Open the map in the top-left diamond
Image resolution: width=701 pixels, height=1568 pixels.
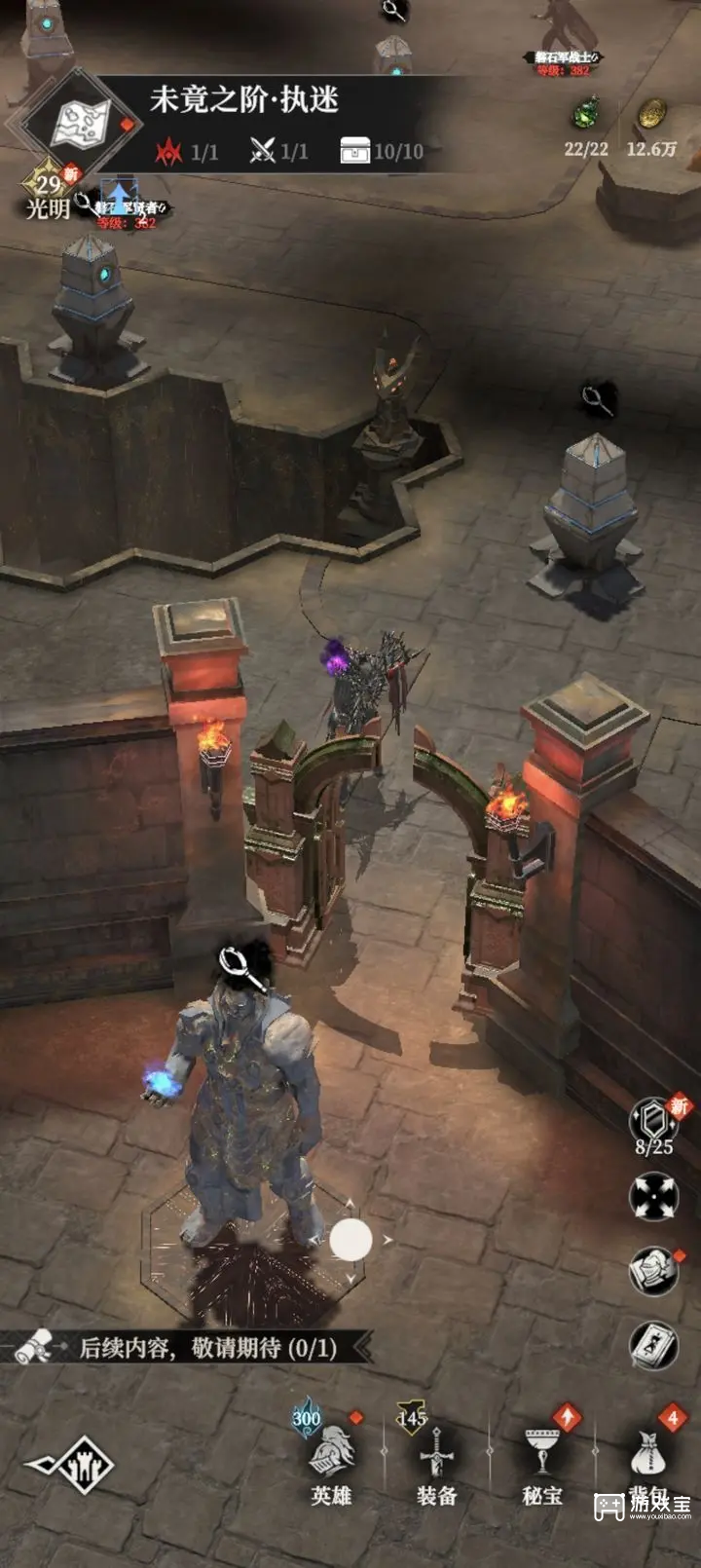coord(79,124)
